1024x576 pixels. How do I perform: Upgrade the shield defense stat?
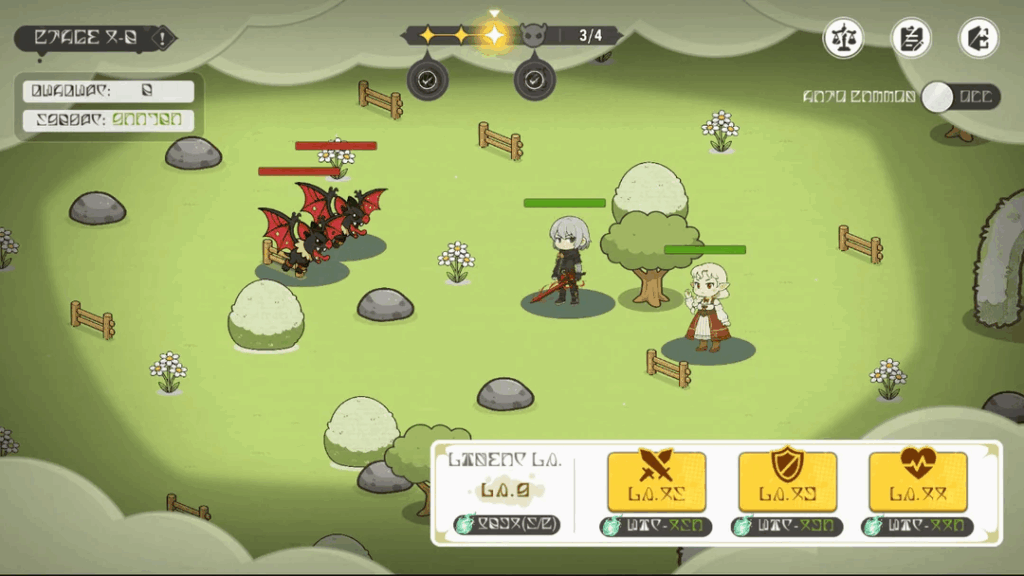(x=787, y=481)
